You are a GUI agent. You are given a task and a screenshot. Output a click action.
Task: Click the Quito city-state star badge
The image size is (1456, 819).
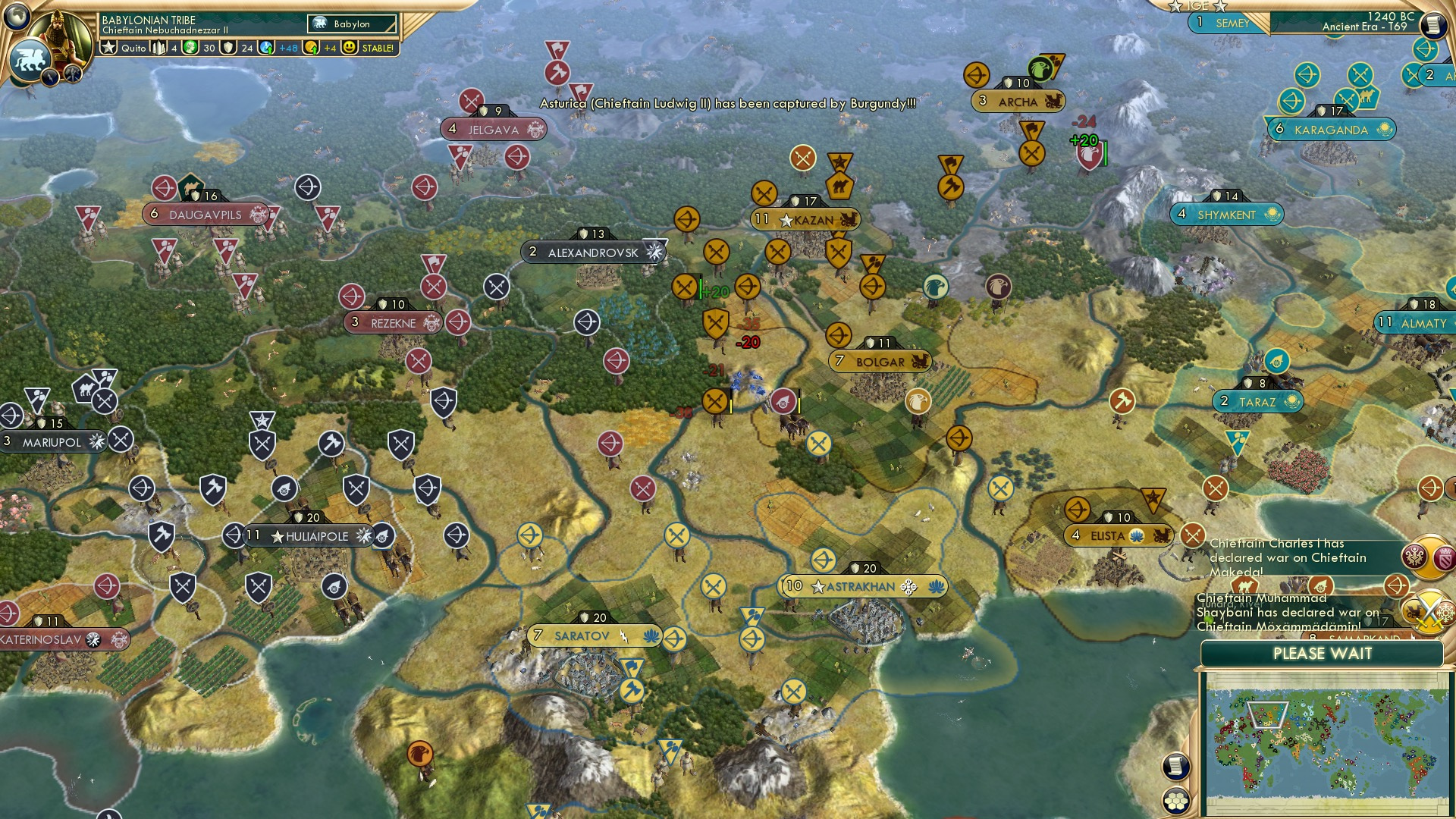tap(110, 46)
